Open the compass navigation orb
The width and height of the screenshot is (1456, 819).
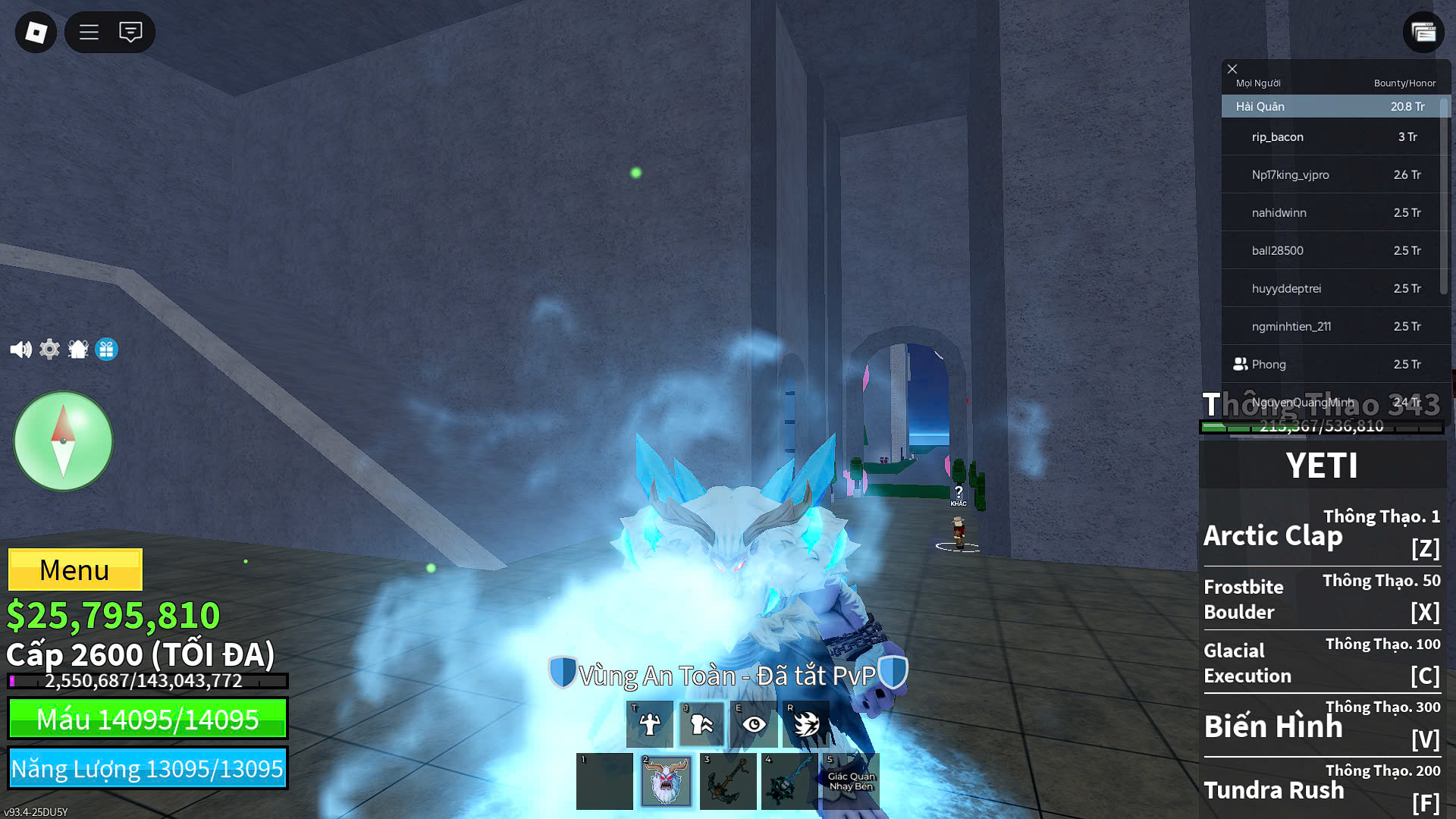click(63, 441)
